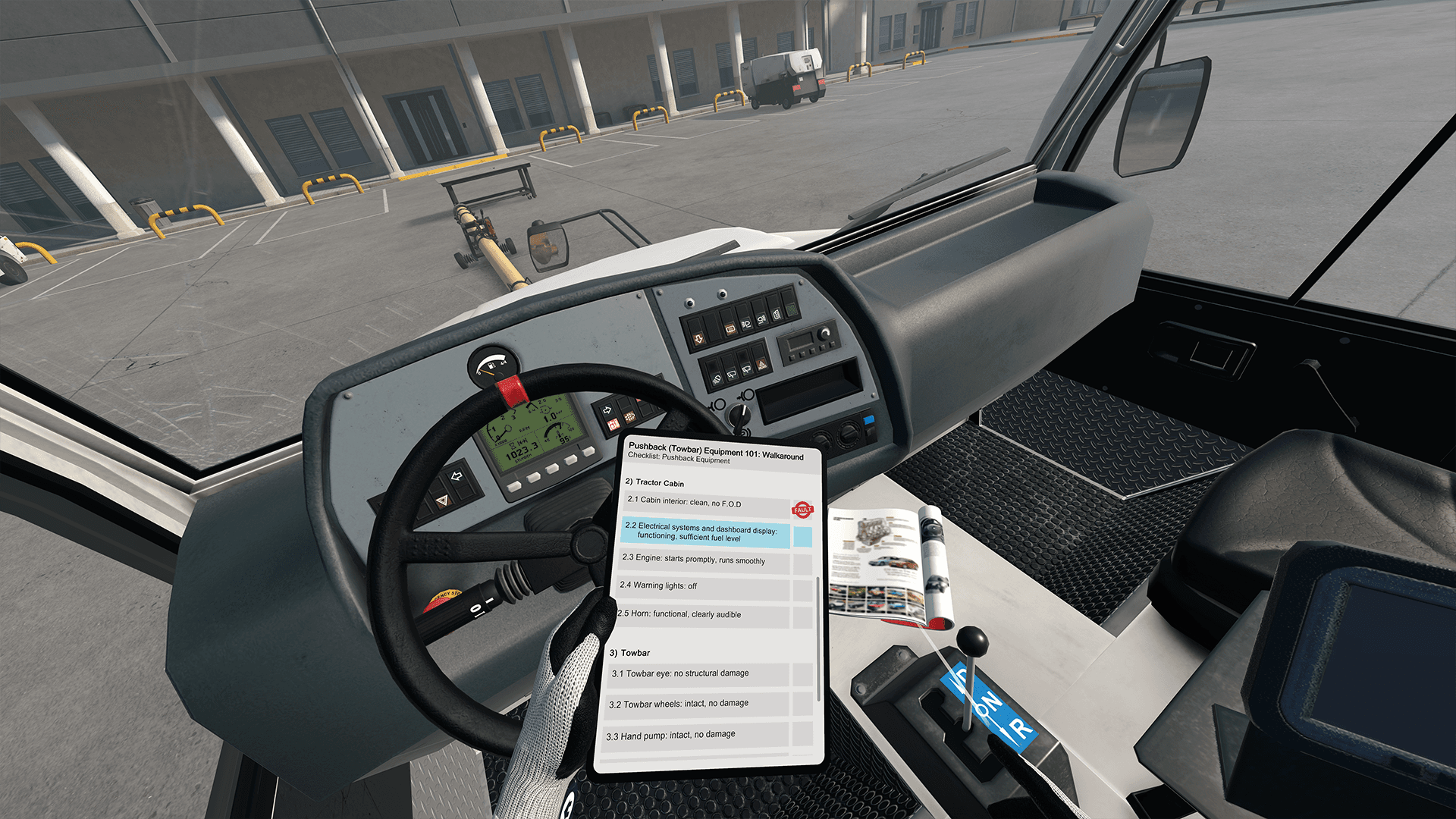Select item 2.5 Horn: functional, clearly audible
The width and height of the screenshot is (1456, 819).
pos(698,614)
